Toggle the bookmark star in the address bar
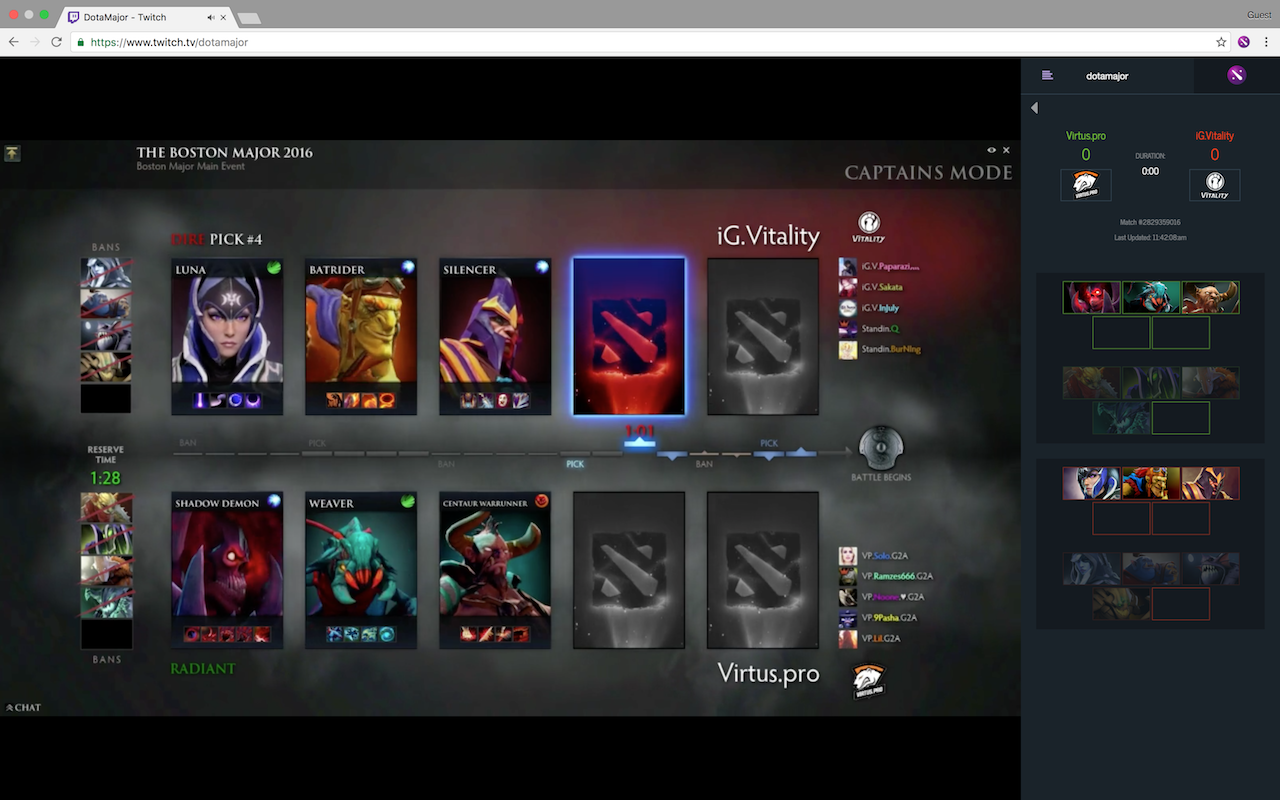The height and width of the screenshot is (800, 1280). (1220, 42)
